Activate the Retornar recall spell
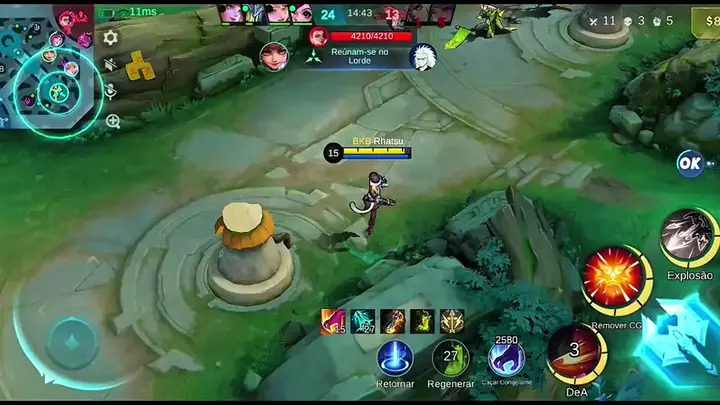Image resolution: width=720 pixels, height=405 pixels. click(395, 358)
